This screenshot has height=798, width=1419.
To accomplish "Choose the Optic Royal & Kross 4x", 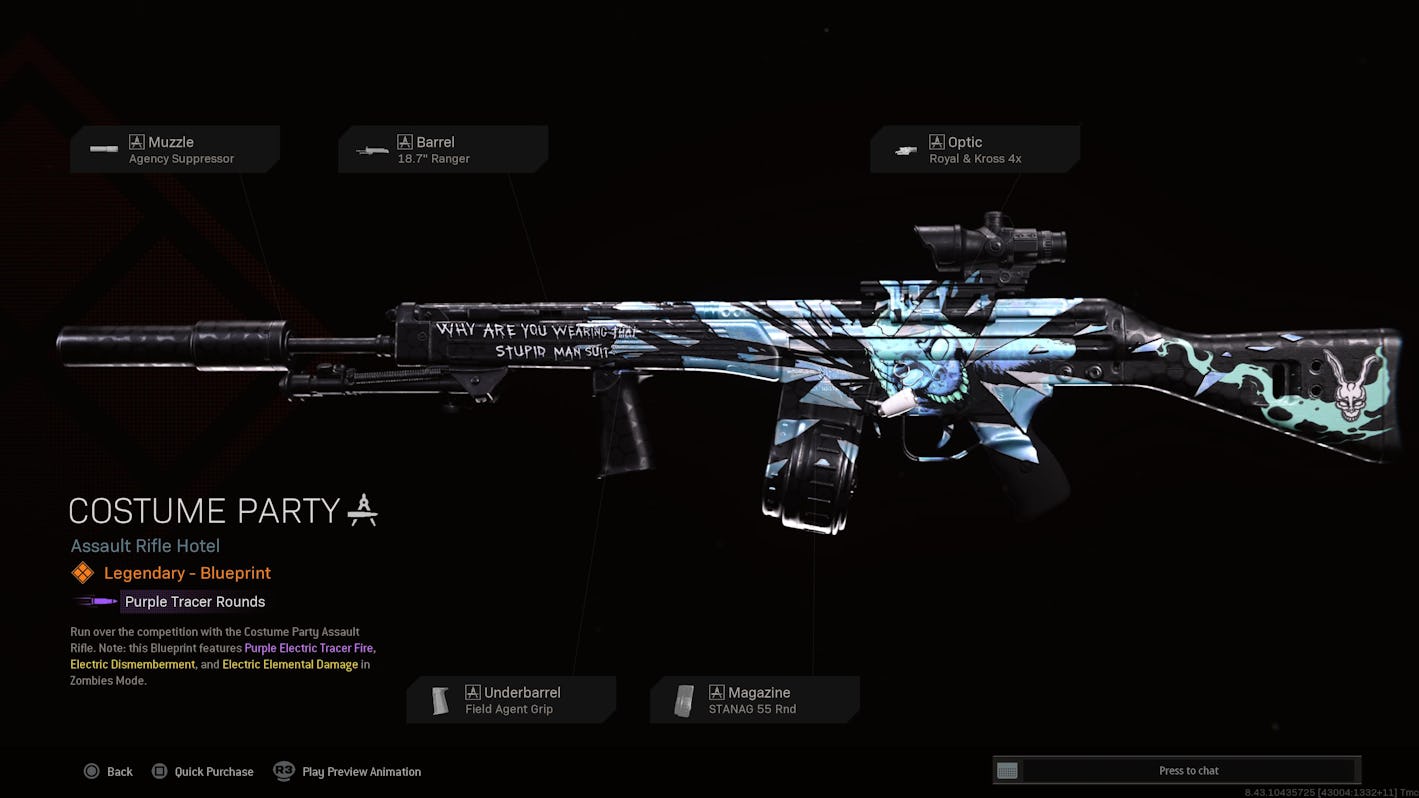I will (x=974, y=150).
